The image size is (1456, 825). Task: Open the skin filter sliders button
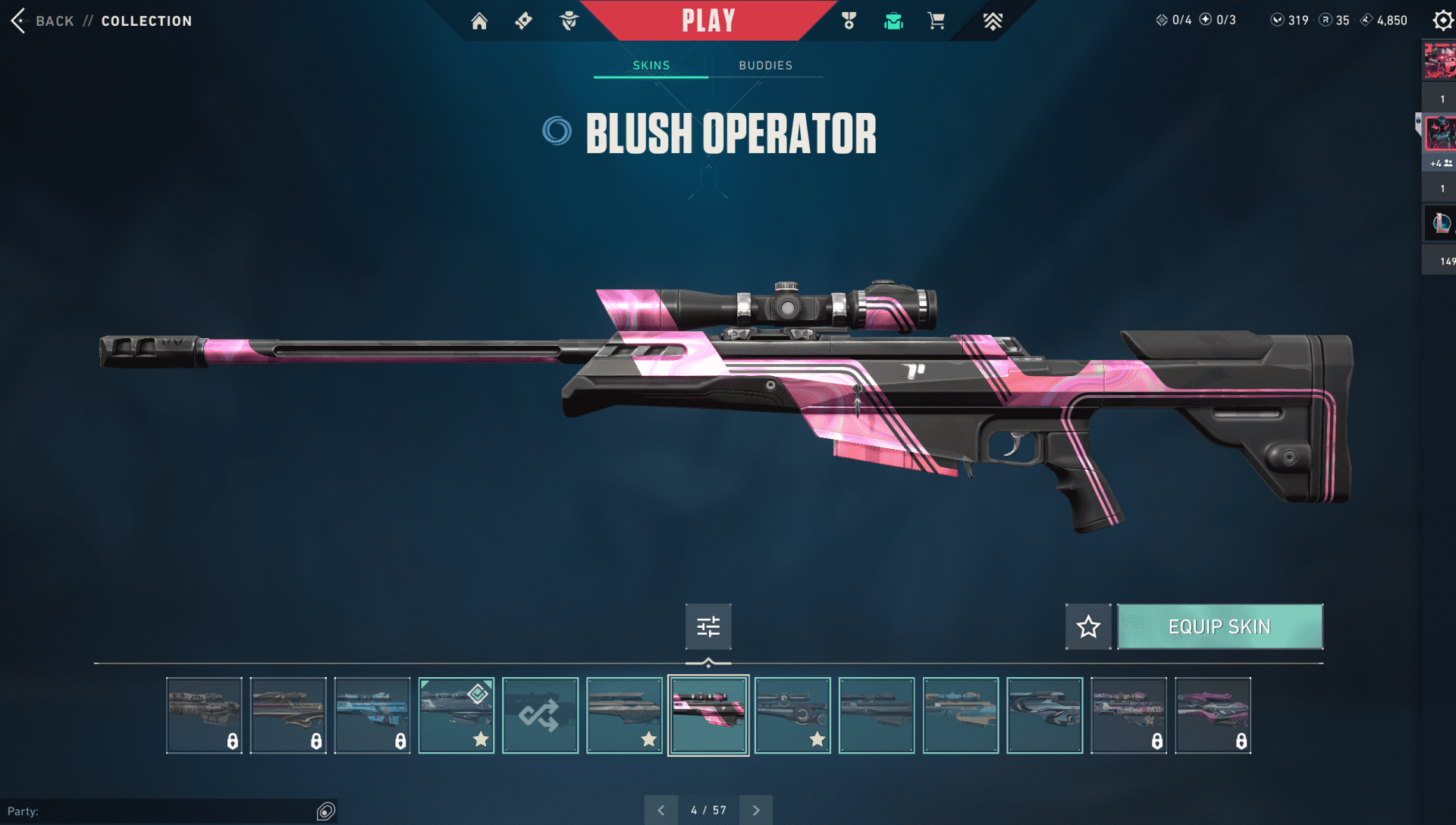[708, 626]
